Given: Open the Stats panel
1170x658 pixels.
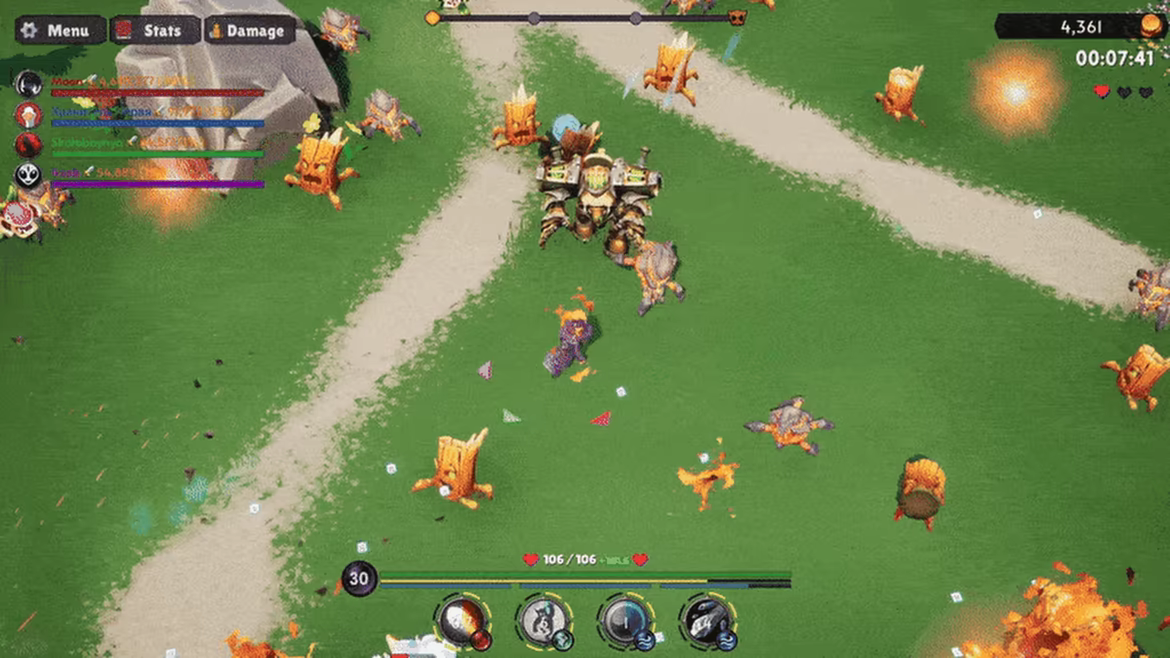Looking at the screenshot, I should coord(153,30).
